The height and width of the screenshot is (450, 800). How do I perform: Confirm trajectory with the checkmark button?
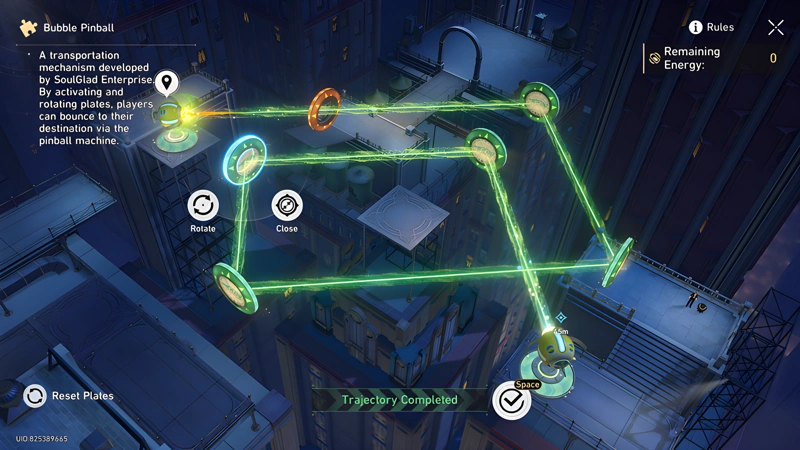coord(511,400)
